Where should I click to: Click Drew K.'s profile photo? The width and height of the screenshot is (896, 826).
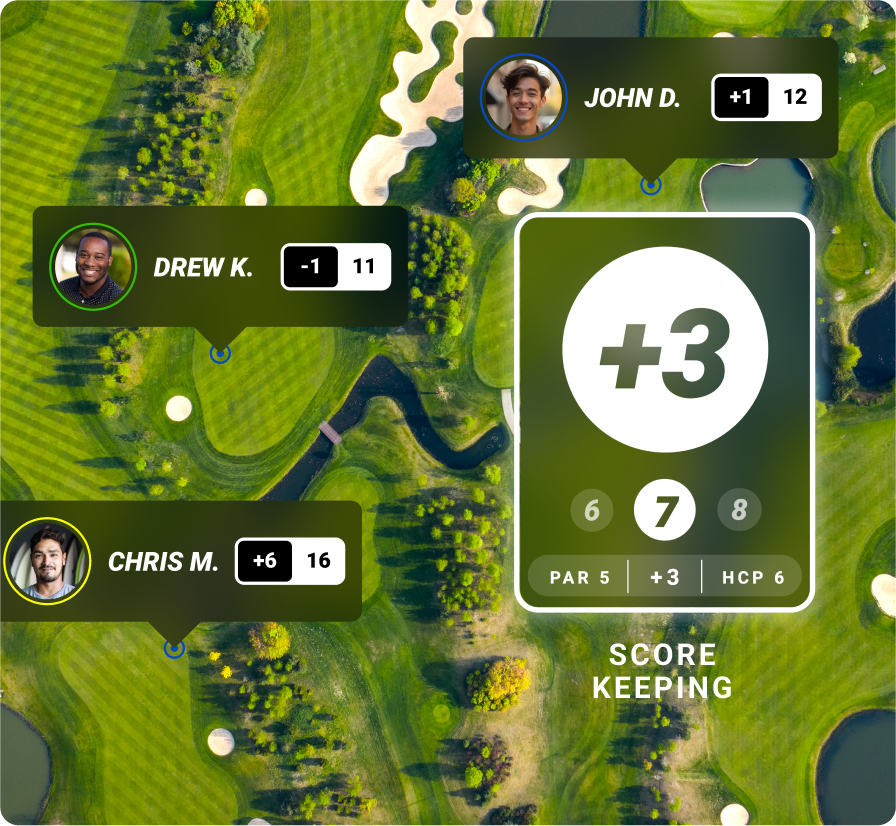click(x=93, y=267)
